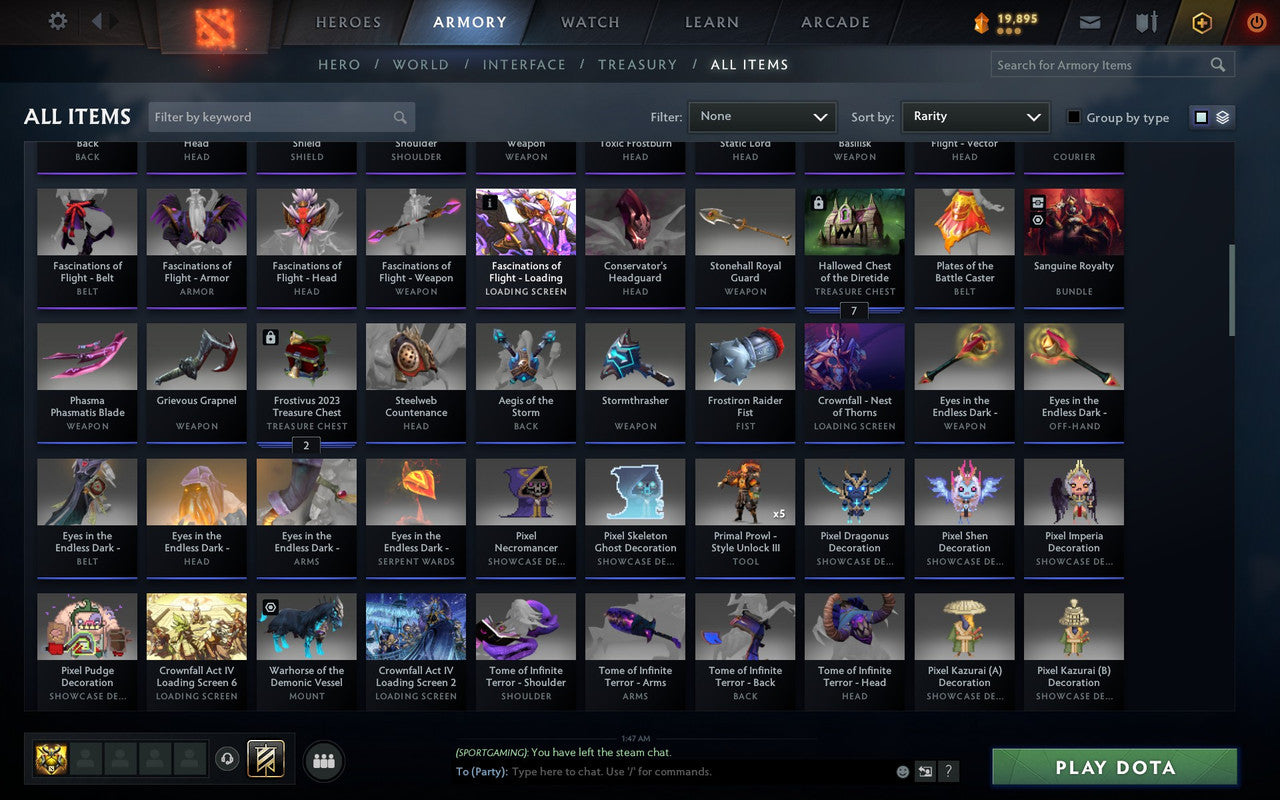
Task: Open your mail inbox icon
Action: (x=1089, y=21)
